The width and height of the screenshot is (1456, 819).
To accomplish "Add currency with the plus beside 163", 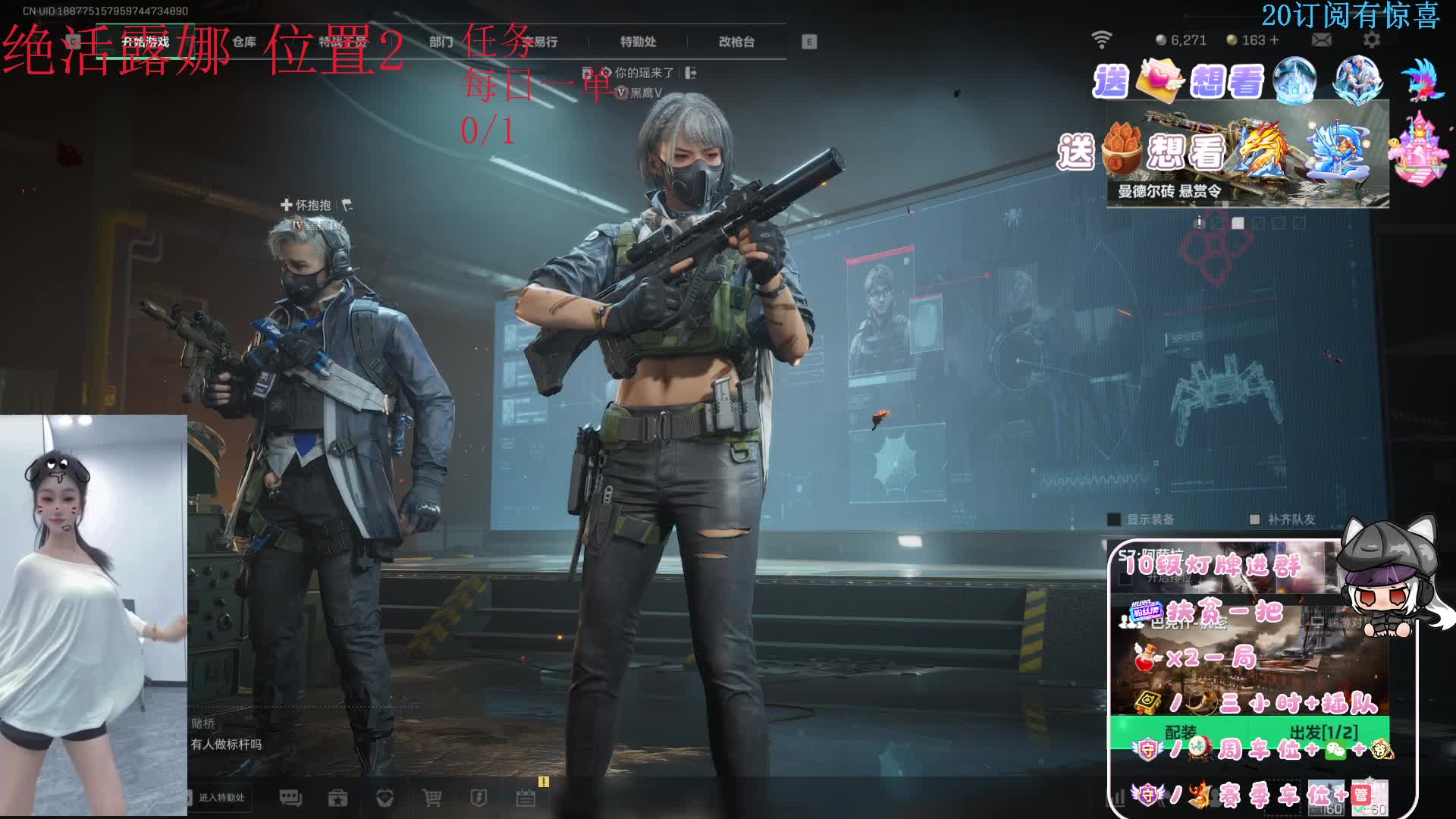I will click(x=1274, y=40).
